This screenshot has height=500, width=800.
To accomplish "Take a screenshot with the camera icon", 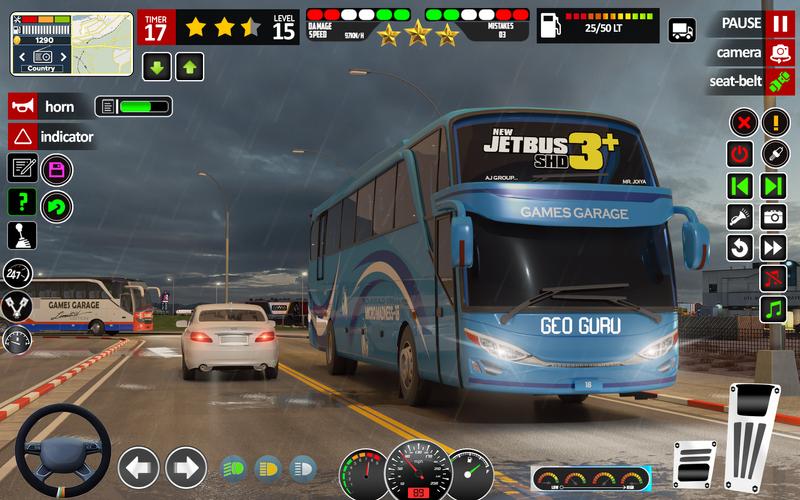I will pos(772,216).
